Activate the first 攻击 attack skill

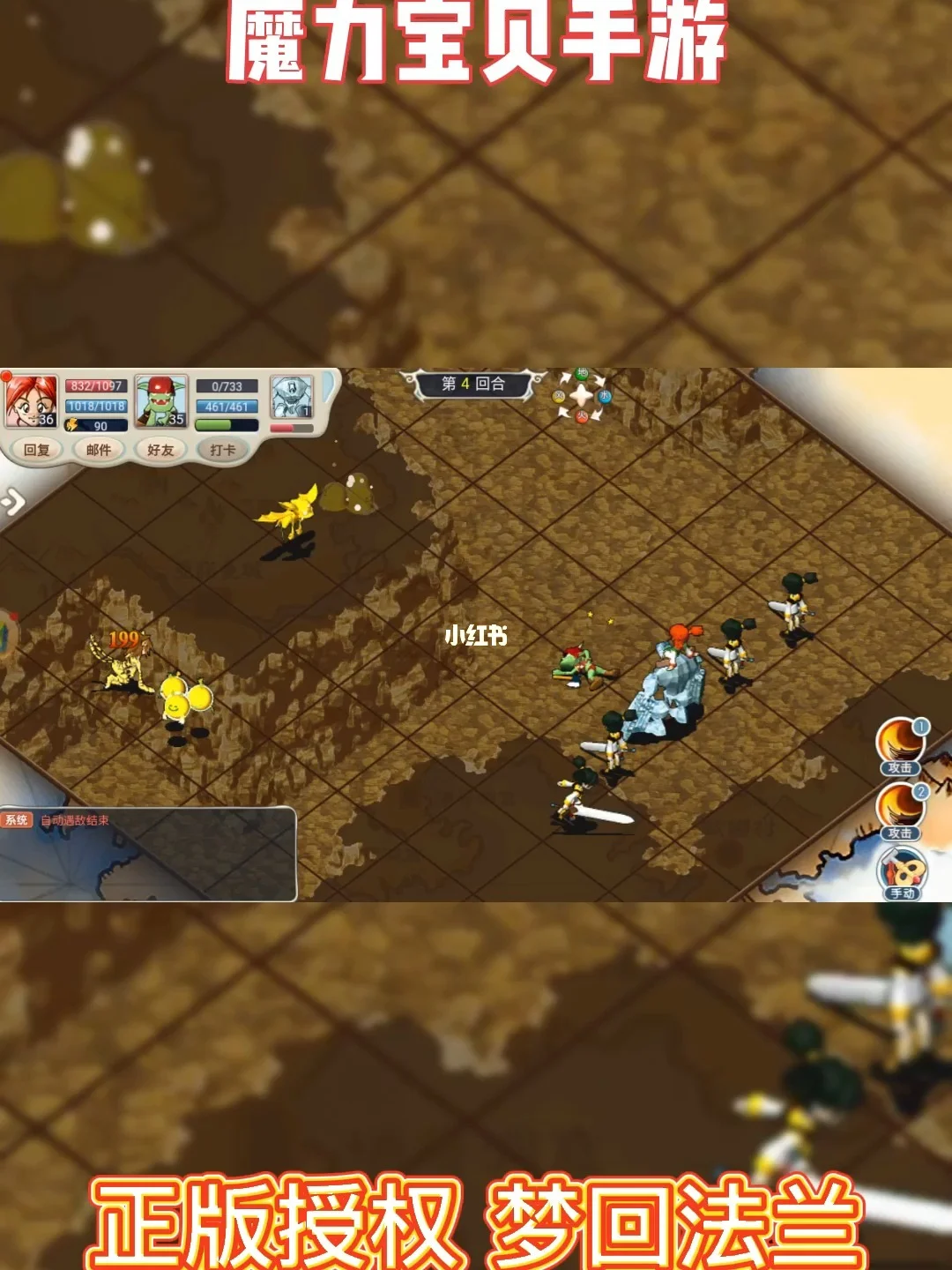point(900,745)
